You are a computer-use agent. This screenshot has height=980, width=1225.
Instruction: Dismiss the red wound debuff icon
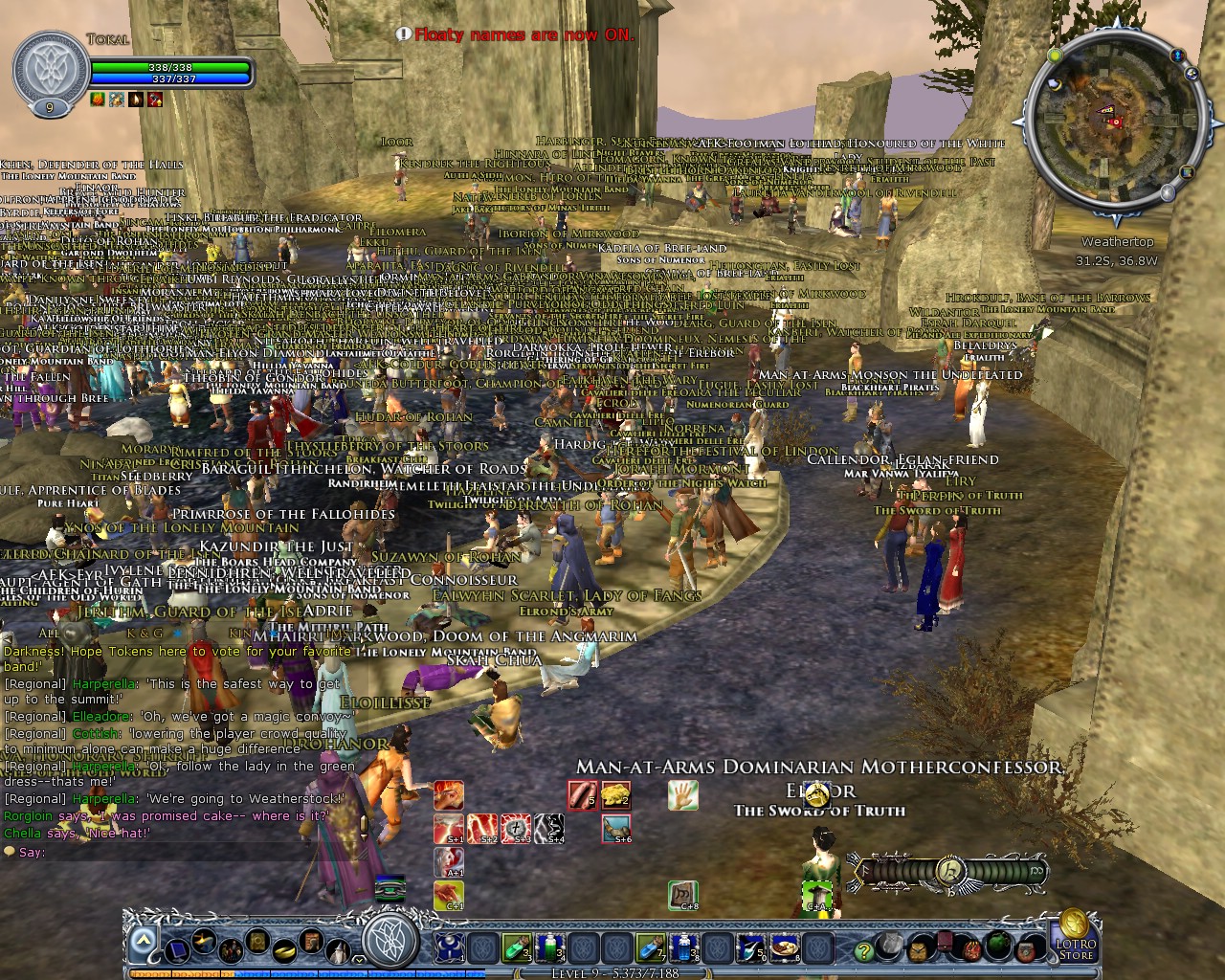(153, 99)
